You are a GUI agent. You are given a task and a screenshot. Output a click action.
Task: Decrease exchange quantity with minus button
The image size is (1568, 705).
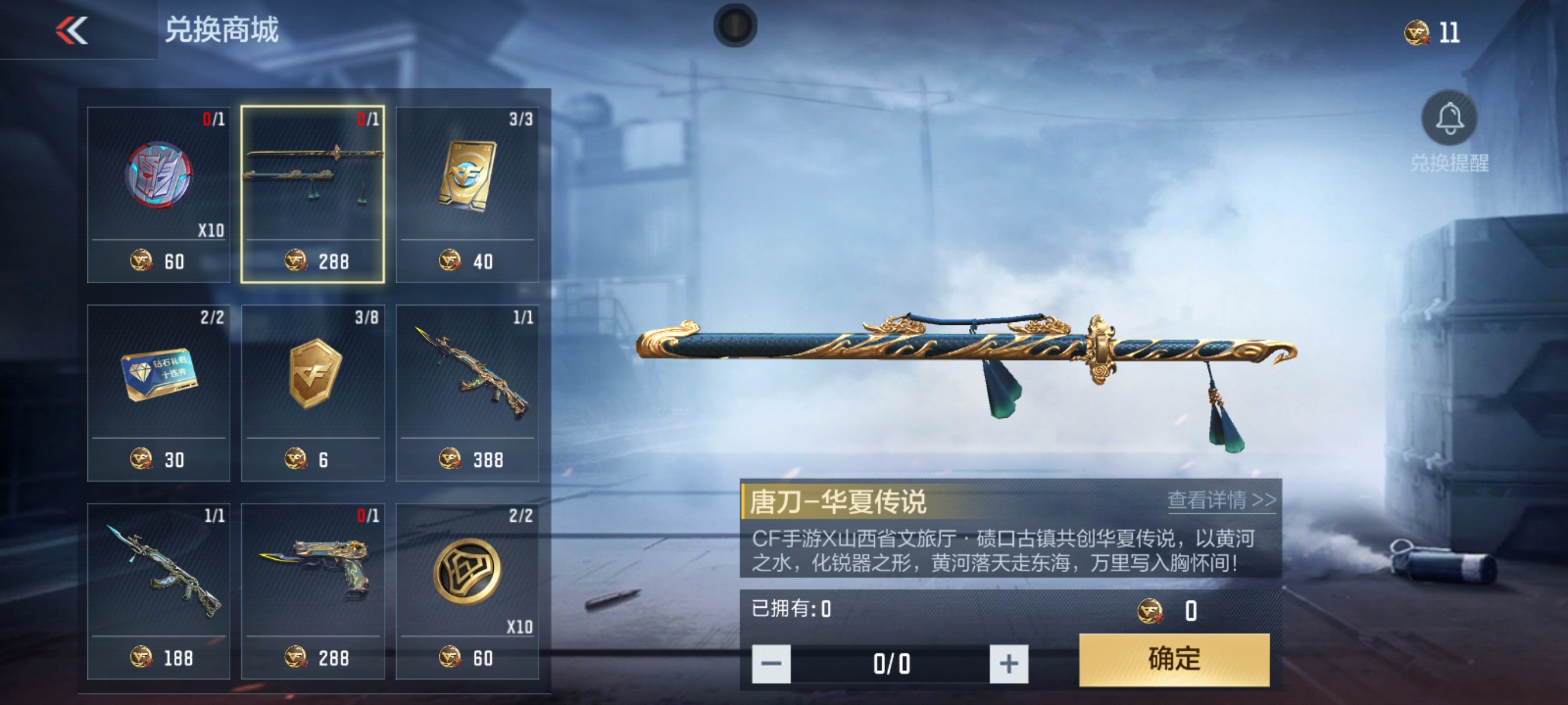[771, 663]
